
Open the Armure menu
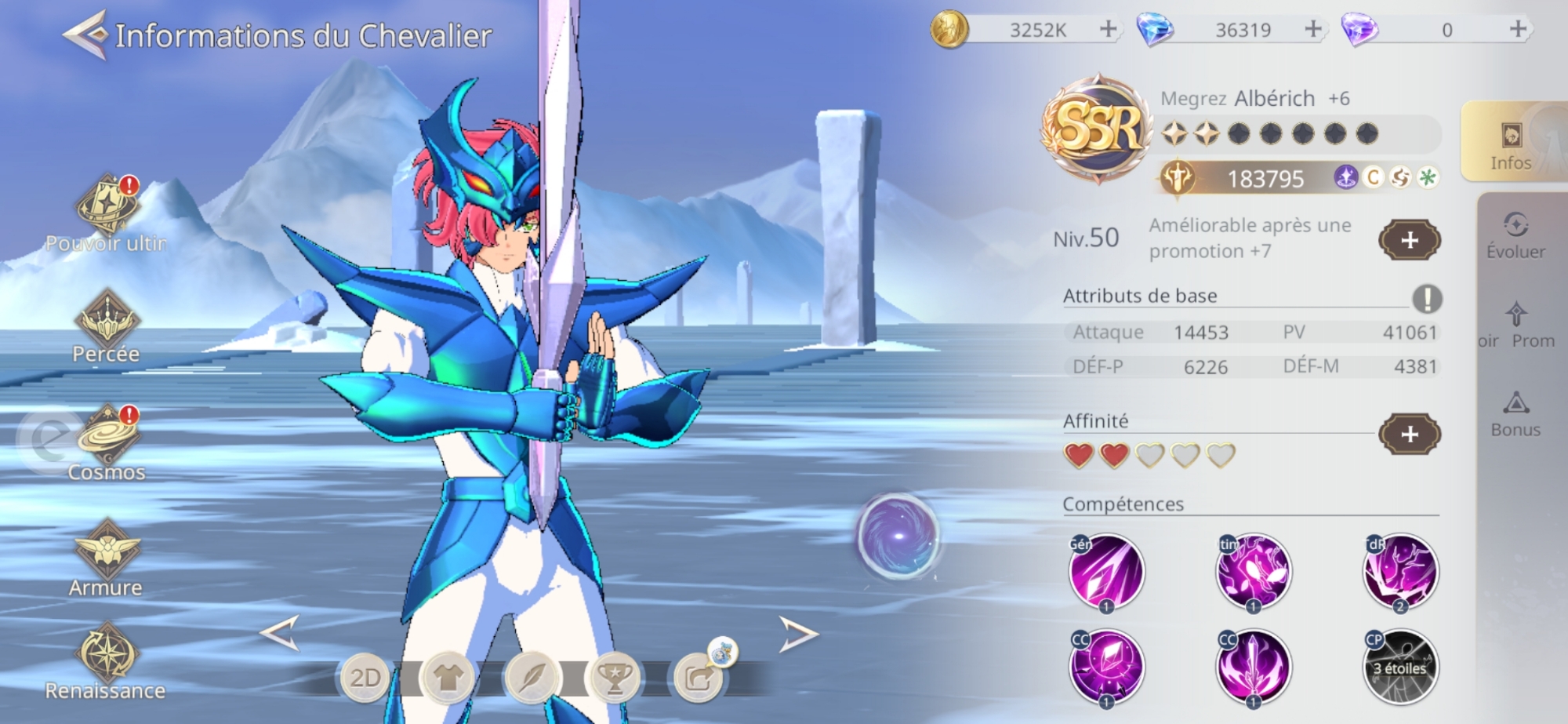pos(107,553)
